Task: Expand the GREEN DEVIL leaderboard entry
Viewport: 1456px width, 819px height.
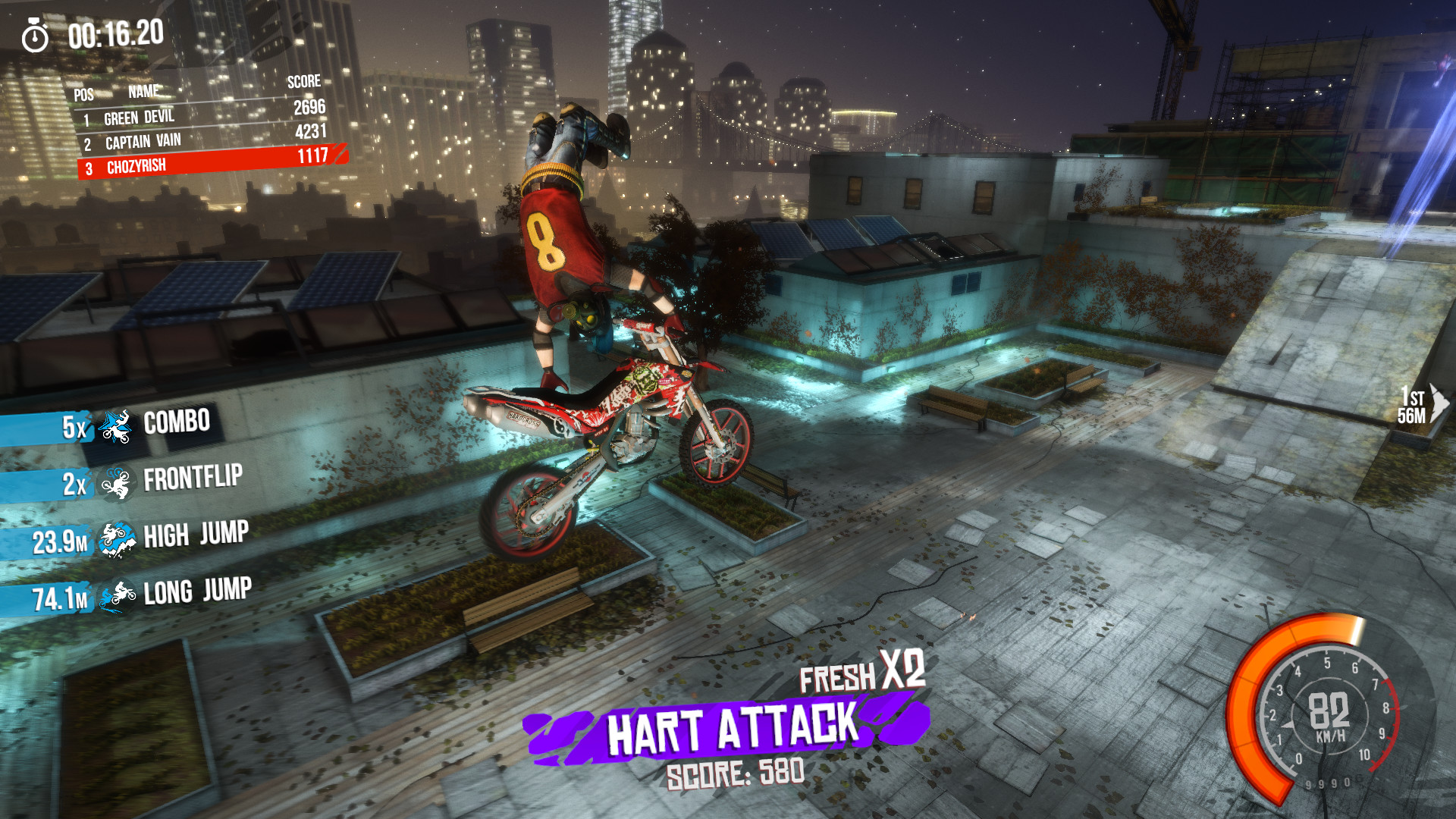Action: (x=140, y=117)
